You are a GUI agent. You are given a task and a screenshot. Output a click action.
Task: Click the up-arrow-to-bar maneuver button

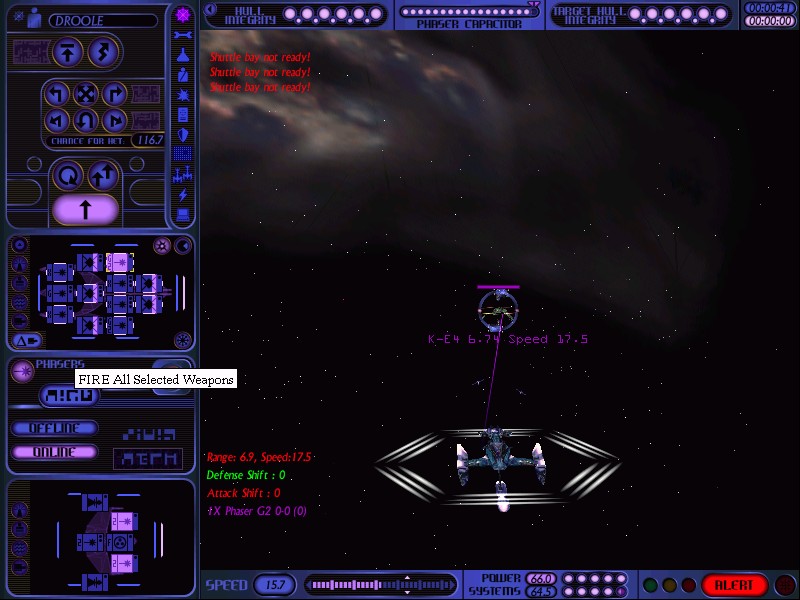click(68, 53)
